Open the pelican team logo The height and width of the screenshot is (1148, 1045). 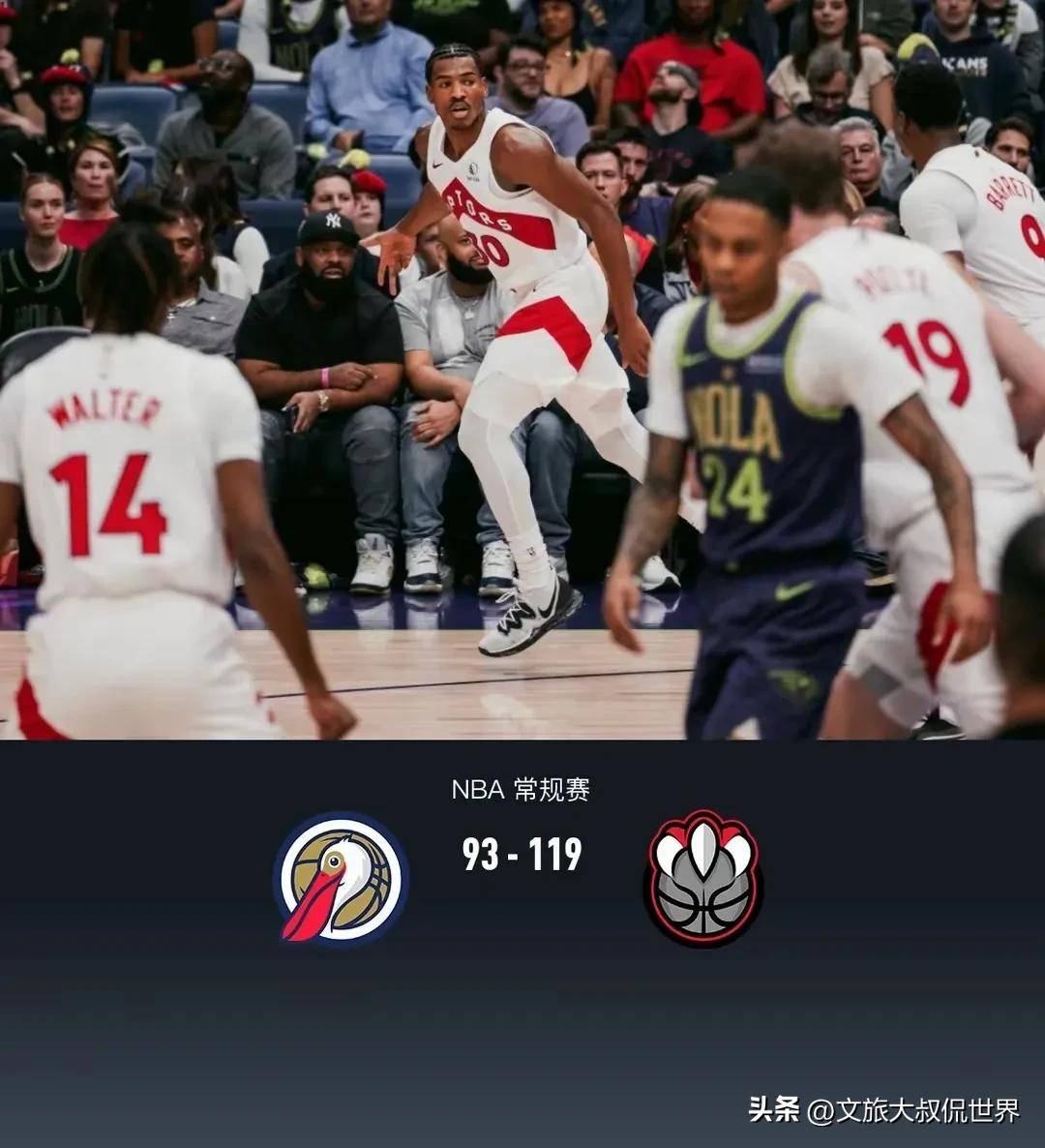tap(341, 879)
